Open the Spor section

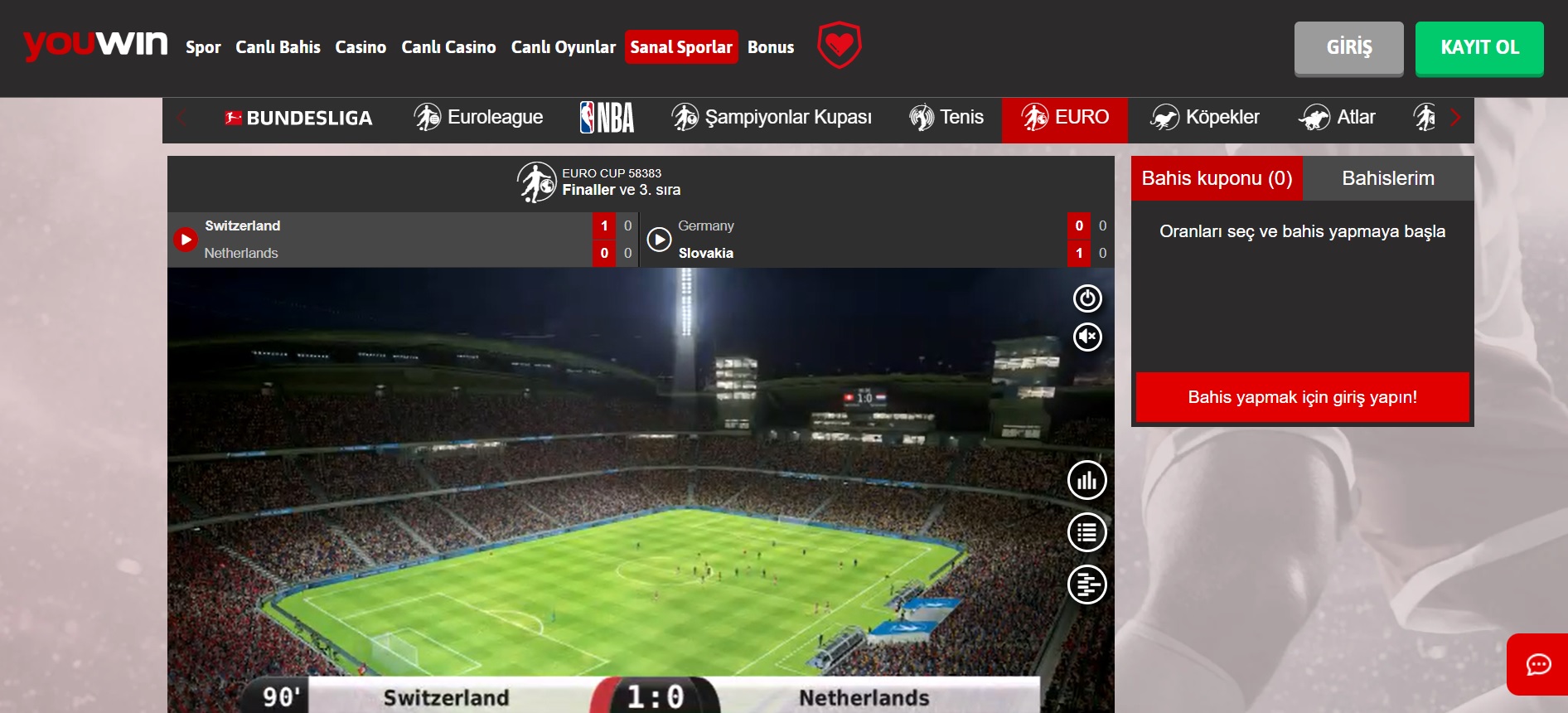coord(203,47)
